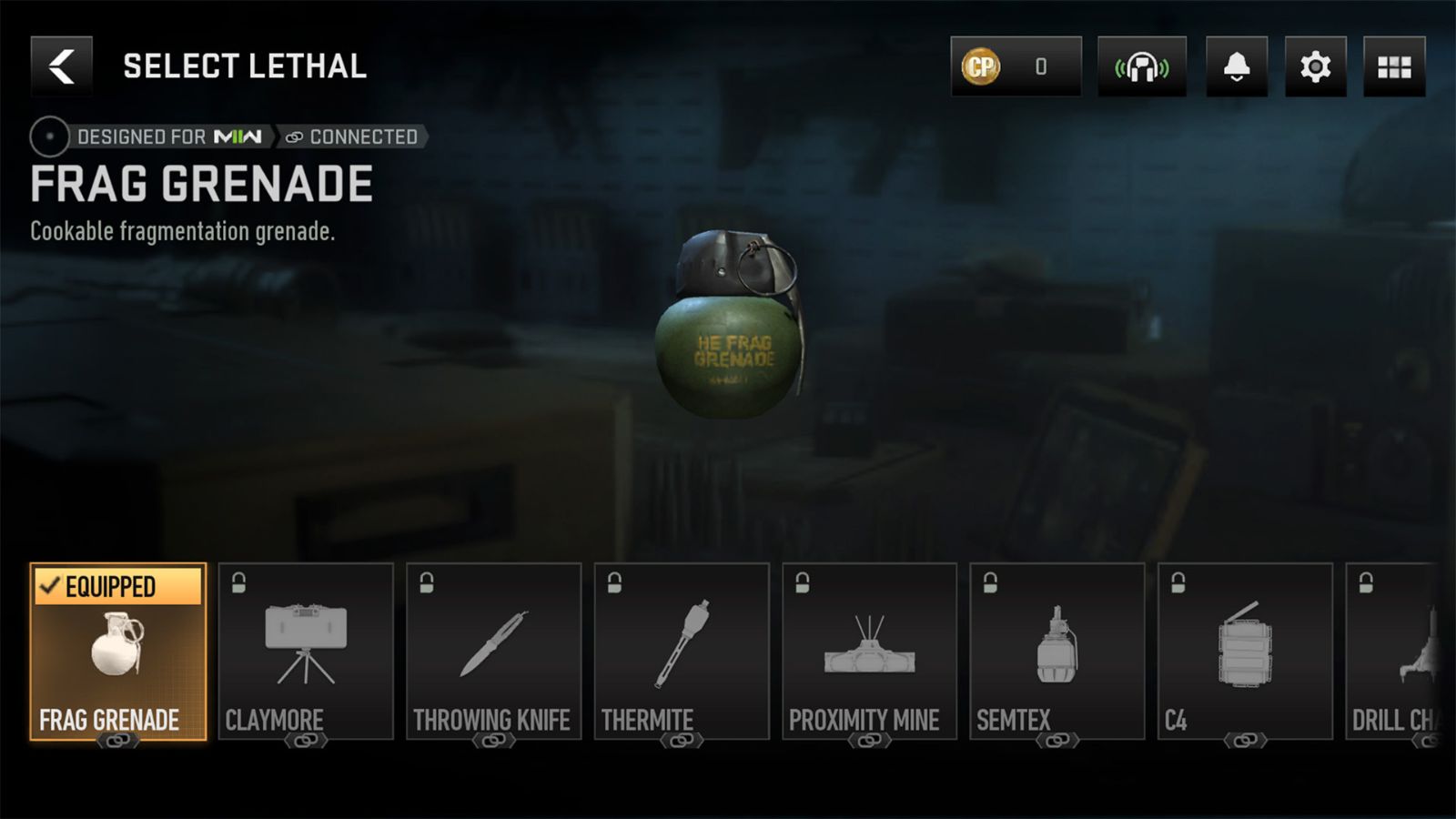Click the link toggle under Frag Grenade
This screenshot has height=819, width=1456.
(119, 741)
